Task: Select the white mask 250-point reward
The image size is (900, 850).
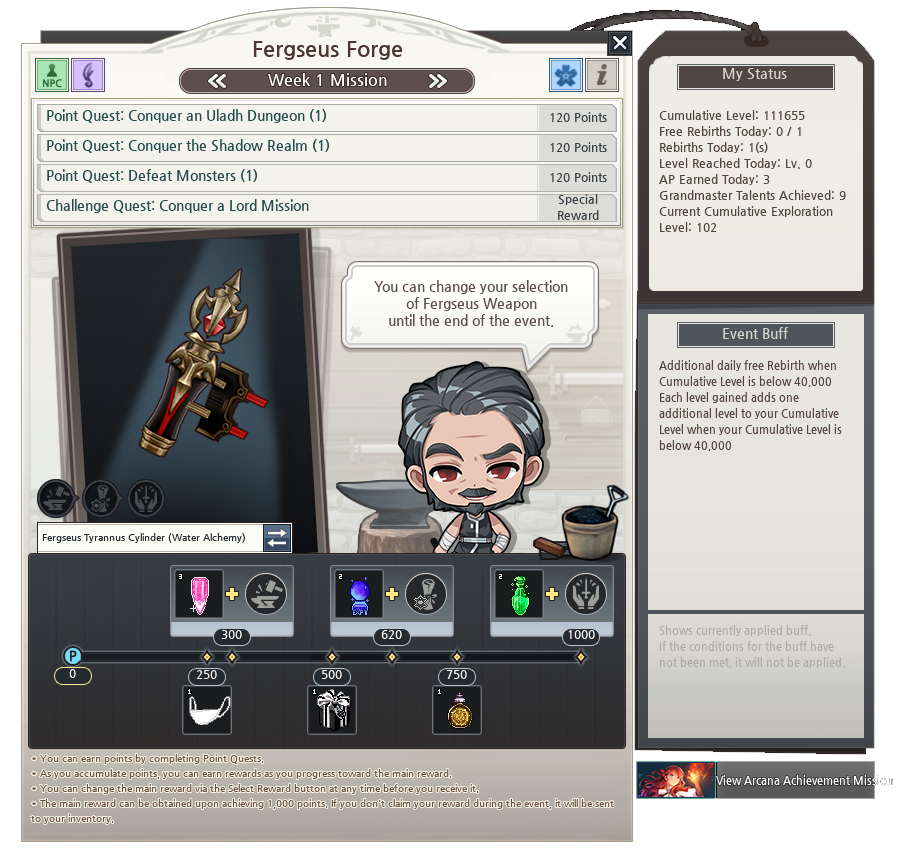Action: click(x=207, y=710)
